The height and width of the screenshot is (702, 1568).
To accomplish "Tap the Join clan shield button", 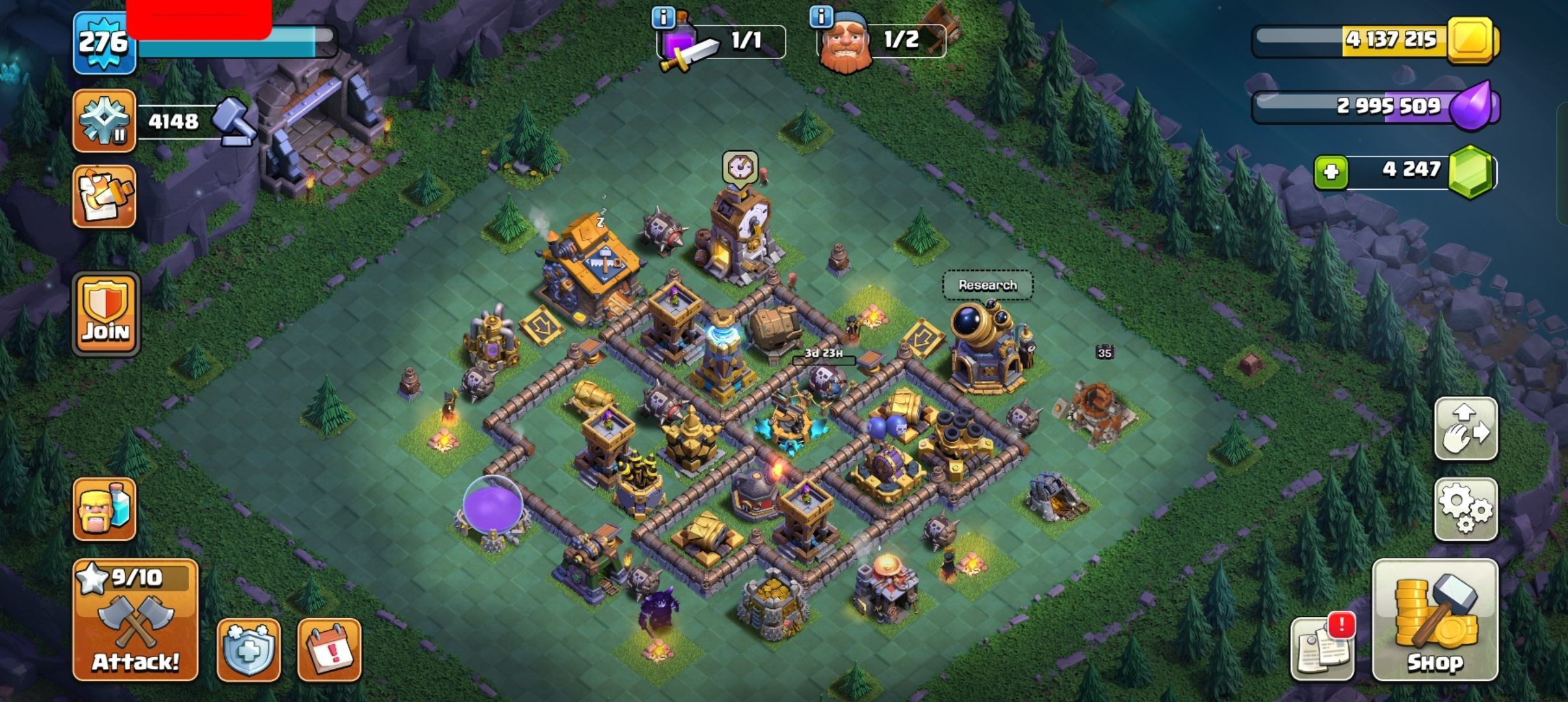I will tap(106, 314).
